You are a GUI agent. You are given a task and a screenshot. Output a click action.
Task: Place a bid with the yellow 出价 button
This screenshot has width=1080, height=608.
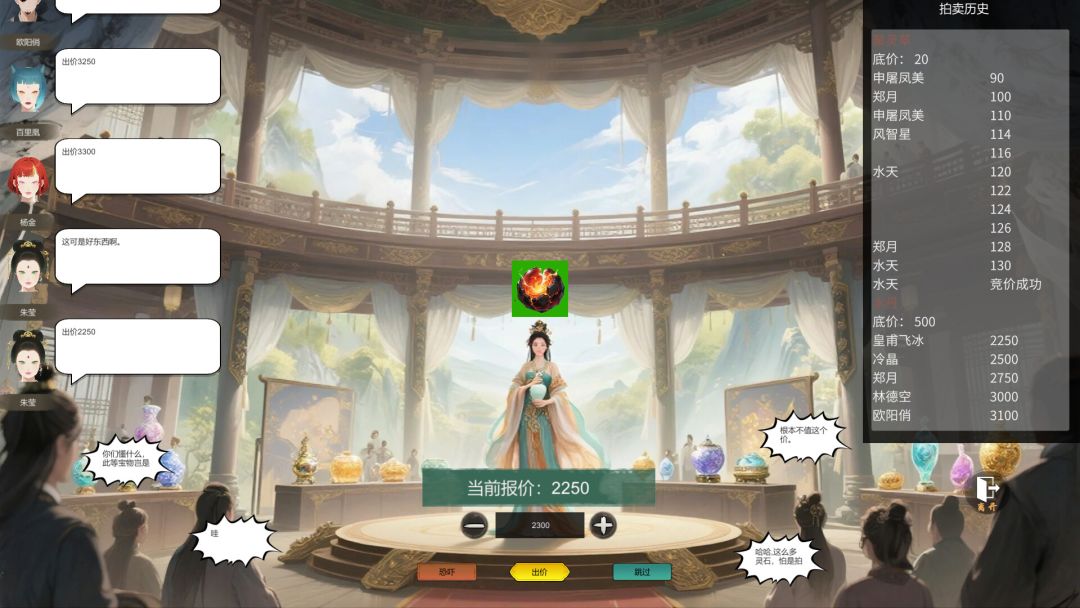click(540, 572)
